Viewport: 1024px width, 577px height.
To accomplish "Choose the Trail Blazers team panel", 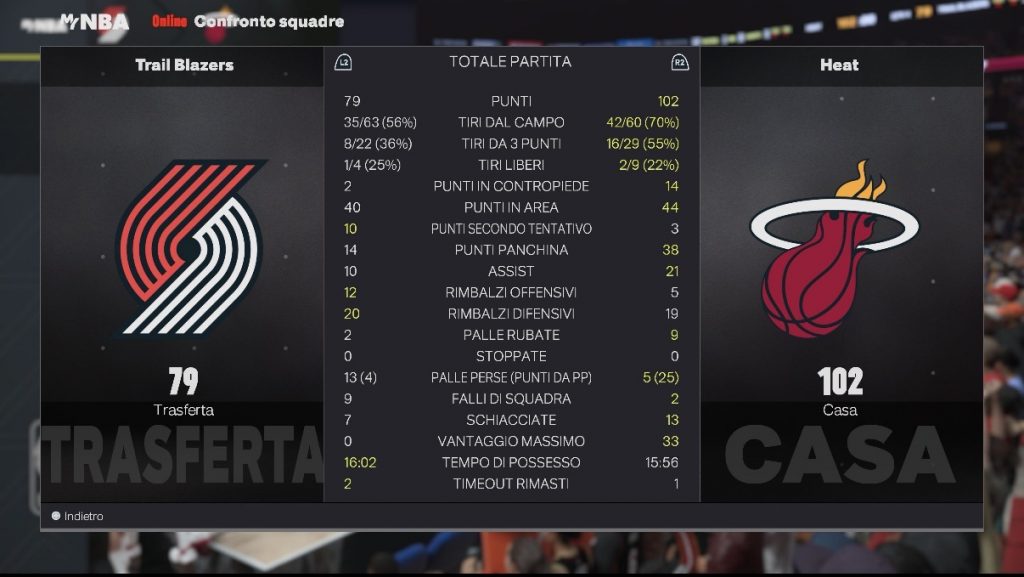I will coord(183,250).
